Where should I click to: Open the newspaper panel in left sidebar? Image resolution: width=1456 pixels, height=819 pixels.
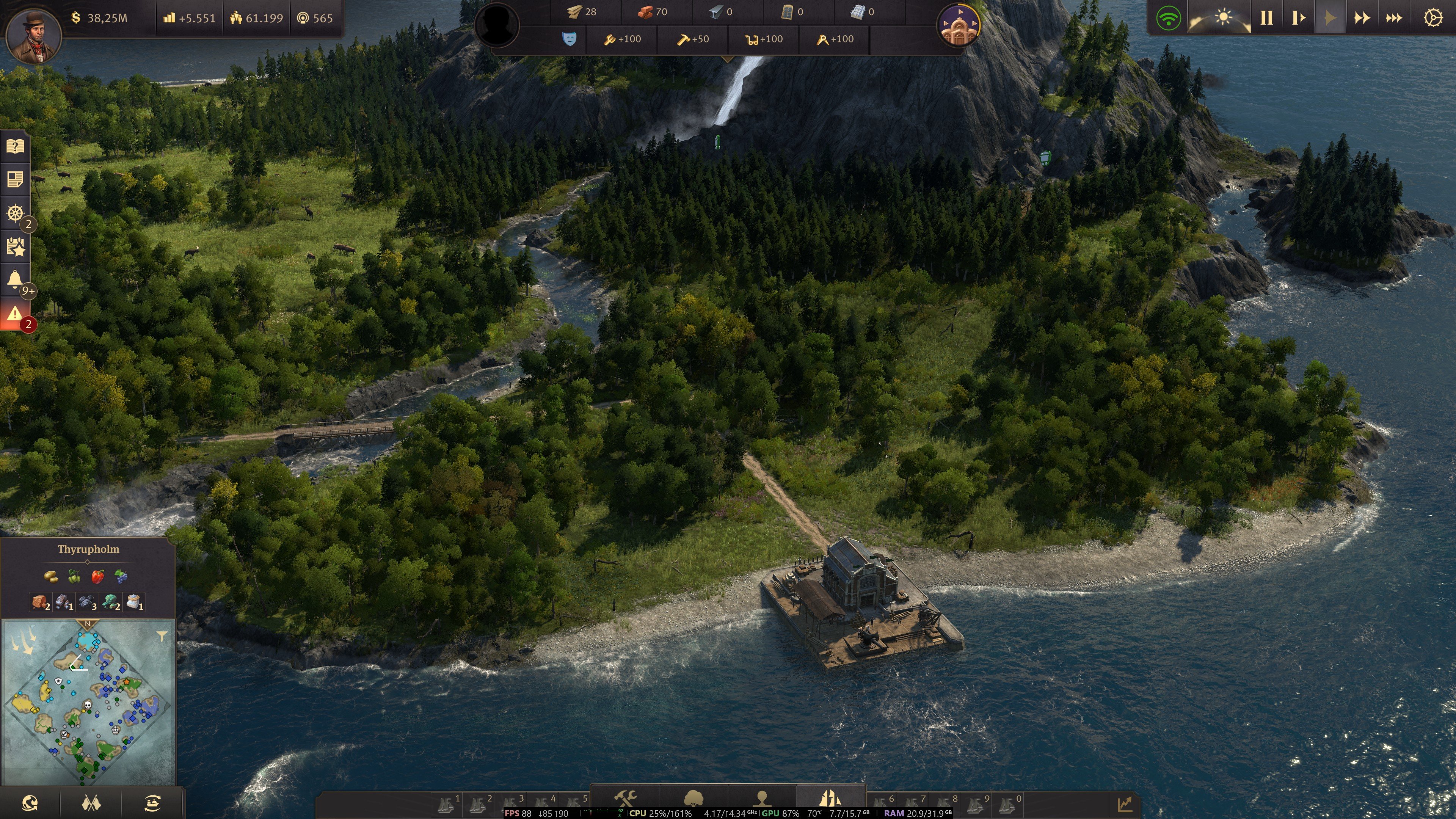click(x=15, y=180)
